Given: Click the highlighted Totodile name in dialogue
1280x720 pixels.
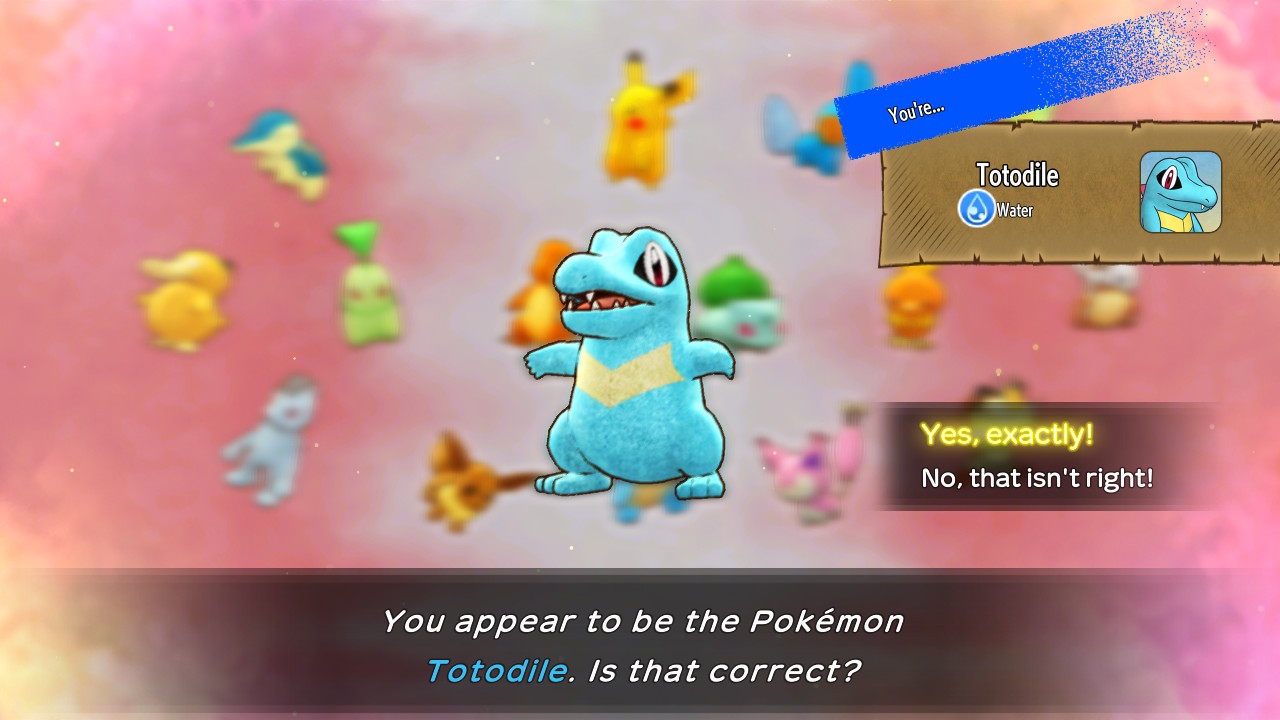Looking at the screenshot, I should coord(497,670).
